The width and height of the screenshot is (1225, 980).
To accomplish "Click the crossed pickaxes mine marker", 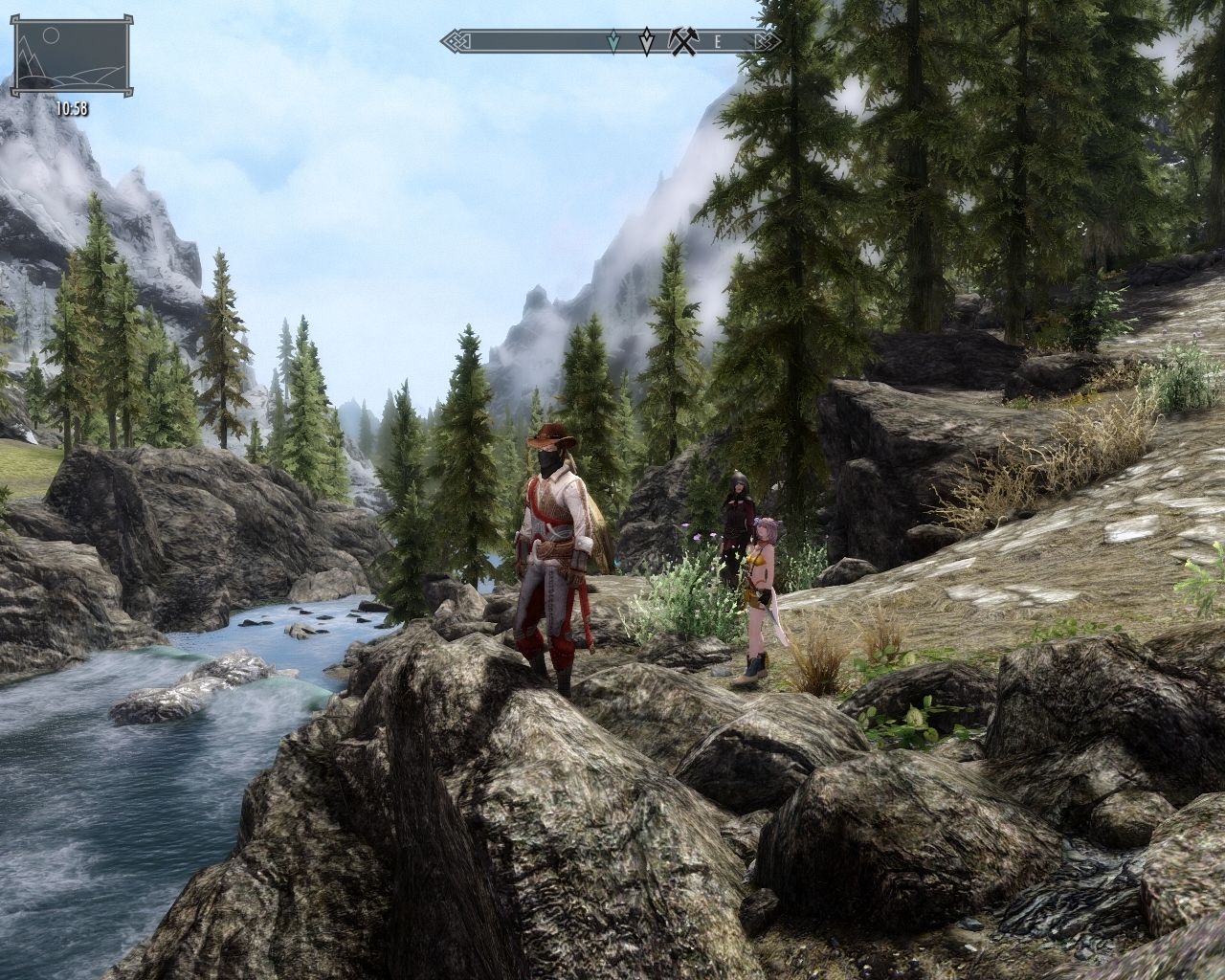I will point(685,41).
